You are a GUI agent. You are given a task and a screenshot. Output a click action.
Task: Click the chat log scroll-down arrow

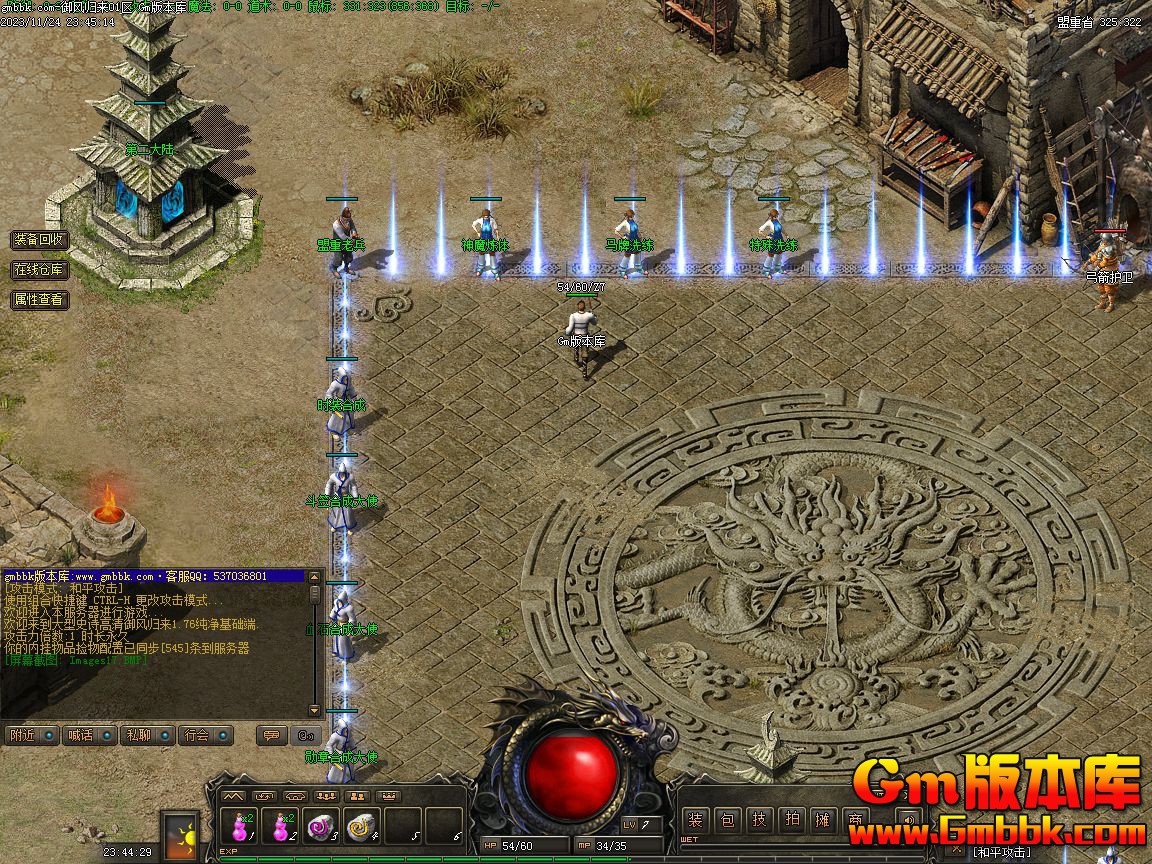click(315, 710)
